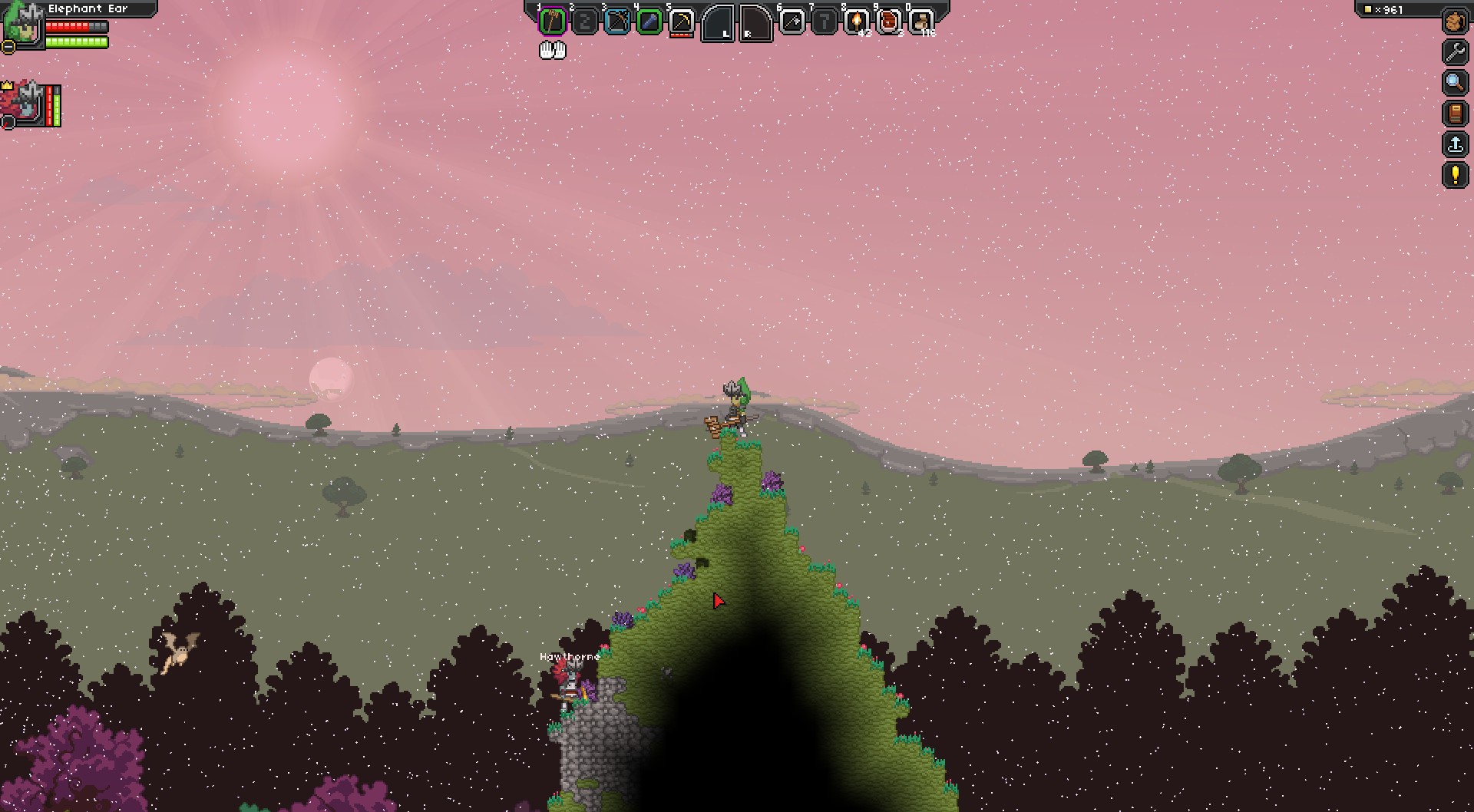This screenshot has height=812, width=1474.
Task: Click the Elephant Ear player portrait
Action: 23,25
